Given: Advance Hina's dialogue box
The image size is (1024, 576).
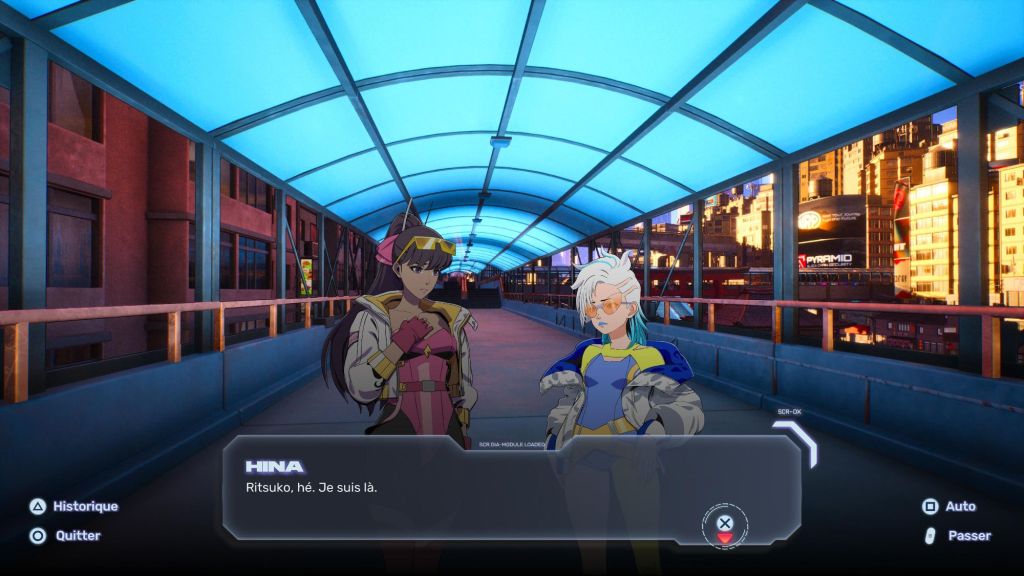Looking at the screenshot, I should [x=725, y=523].
